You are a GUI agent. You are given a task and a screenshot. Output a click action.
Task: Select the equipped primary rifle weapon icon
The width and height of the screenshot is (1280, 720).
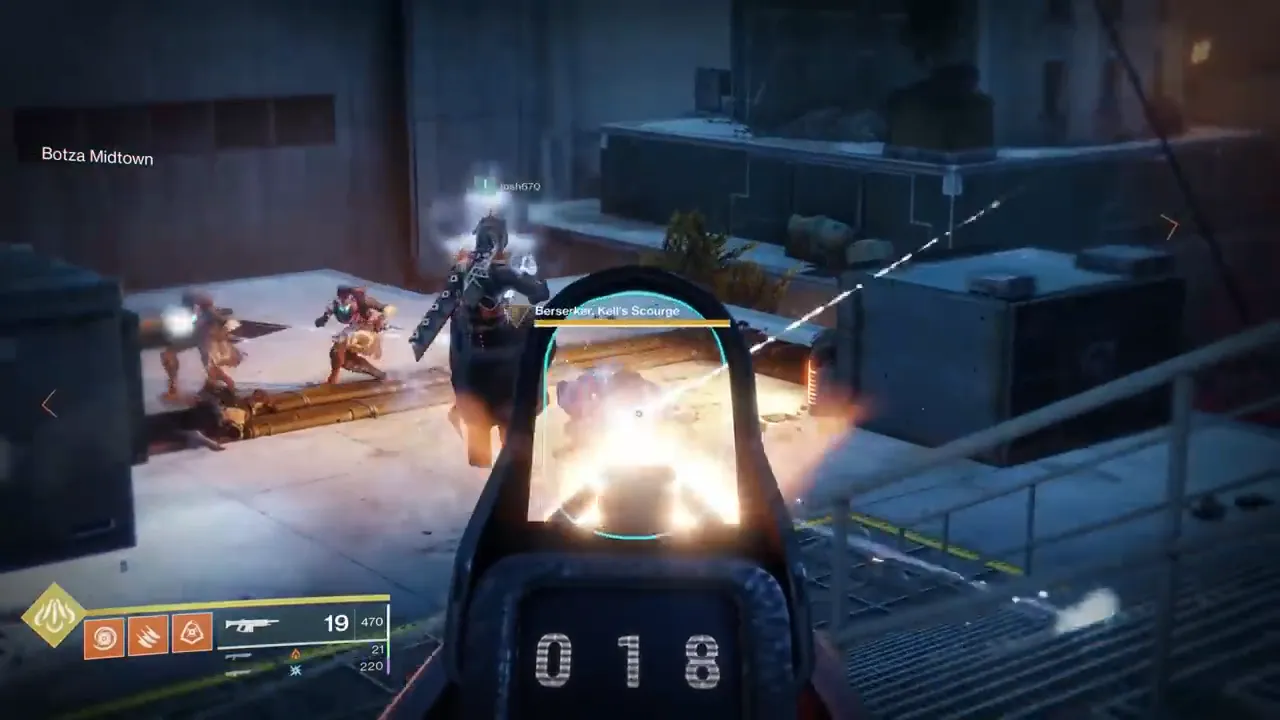(252, 625)
